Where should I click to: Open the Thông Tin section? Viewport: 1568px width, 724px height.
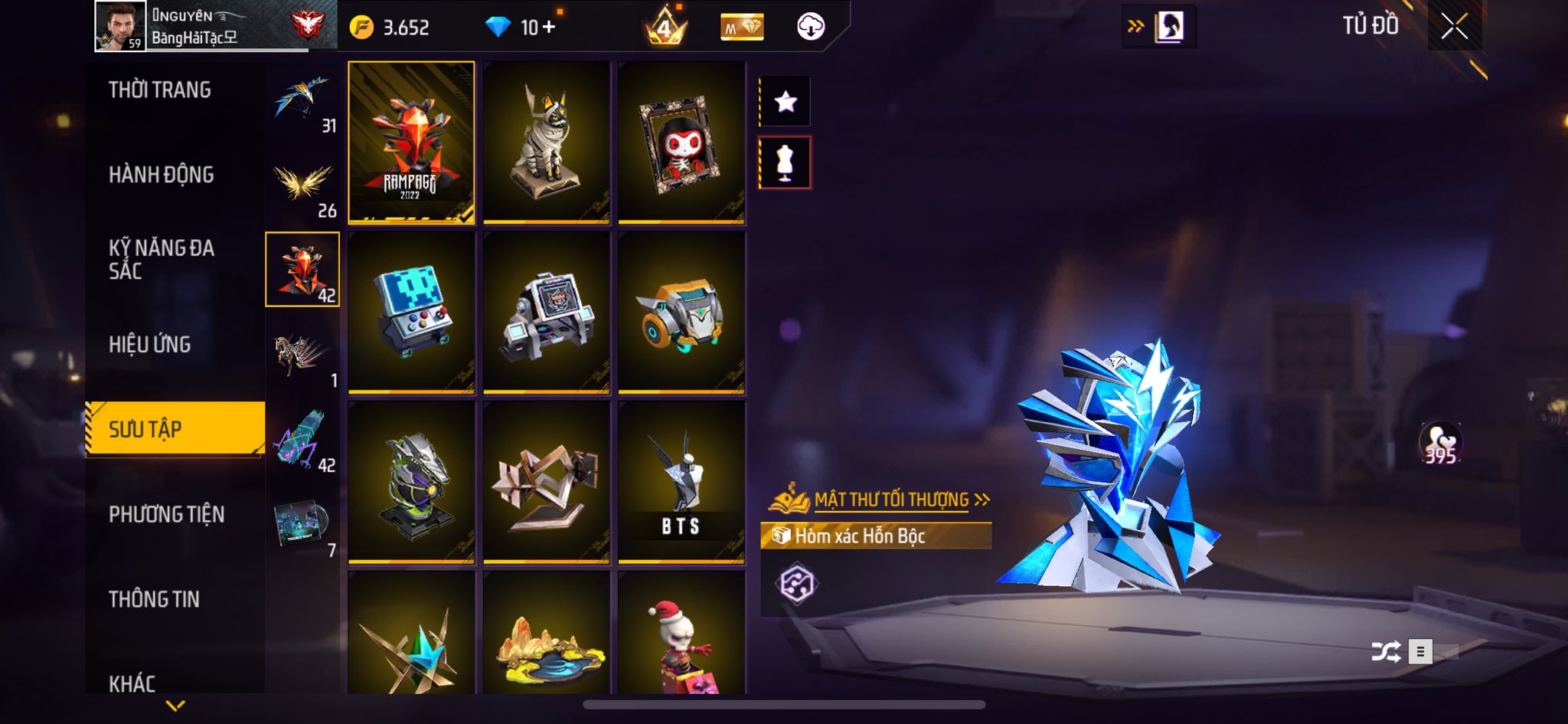[x=154, y=599]
